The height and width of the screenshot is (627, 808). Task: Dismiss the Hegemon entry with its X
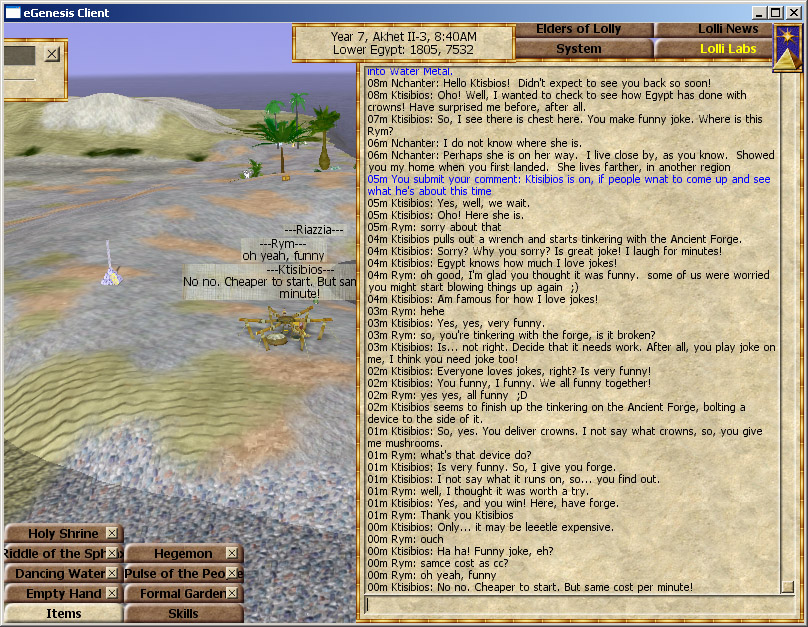point(232,553)
